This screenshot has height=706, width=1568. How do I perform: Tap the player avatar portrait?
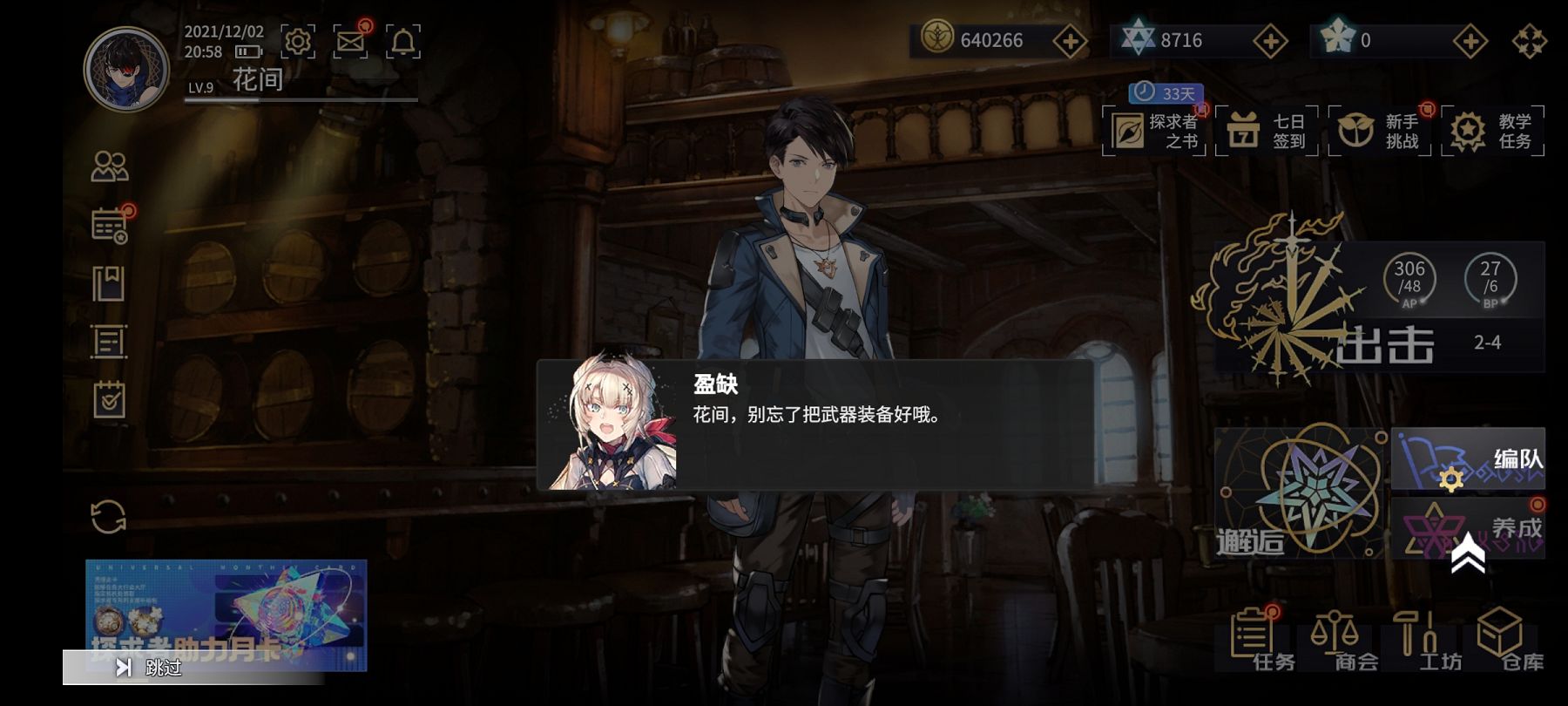[x=126, y=69]
